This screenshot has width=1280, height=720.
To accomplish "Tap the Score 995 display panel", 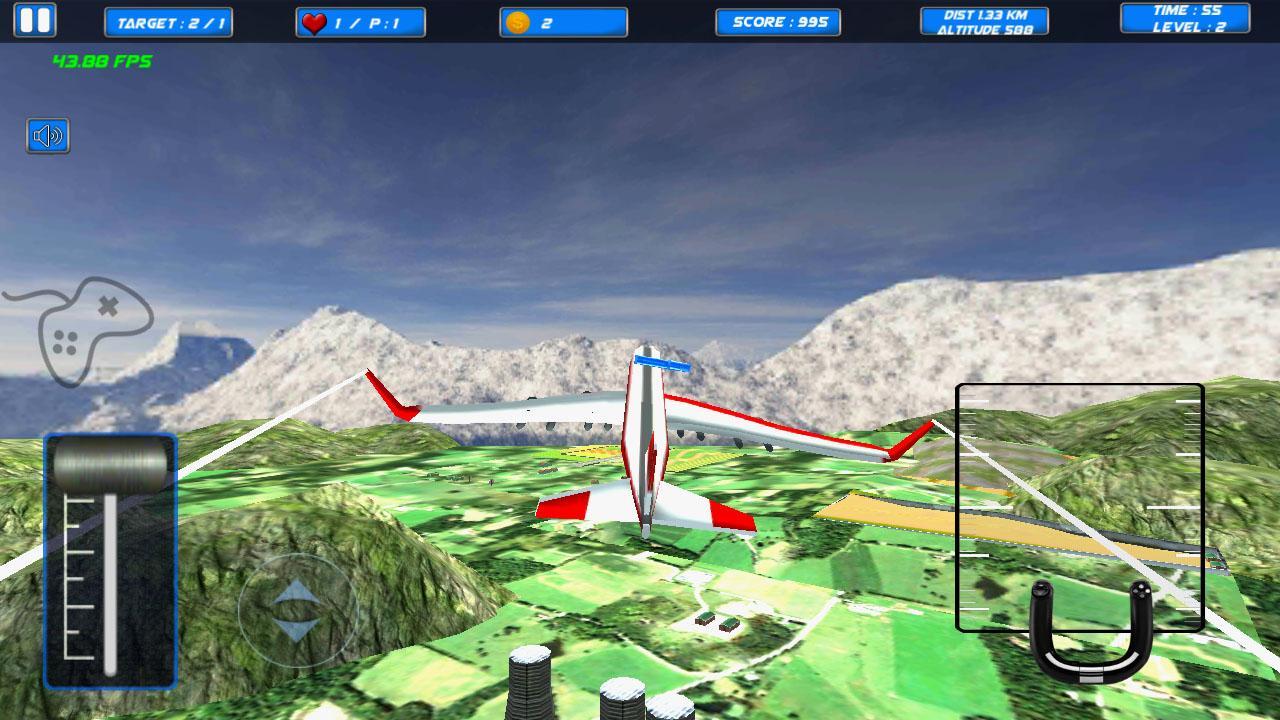I will pyautogui.click(x=778, y=22).
